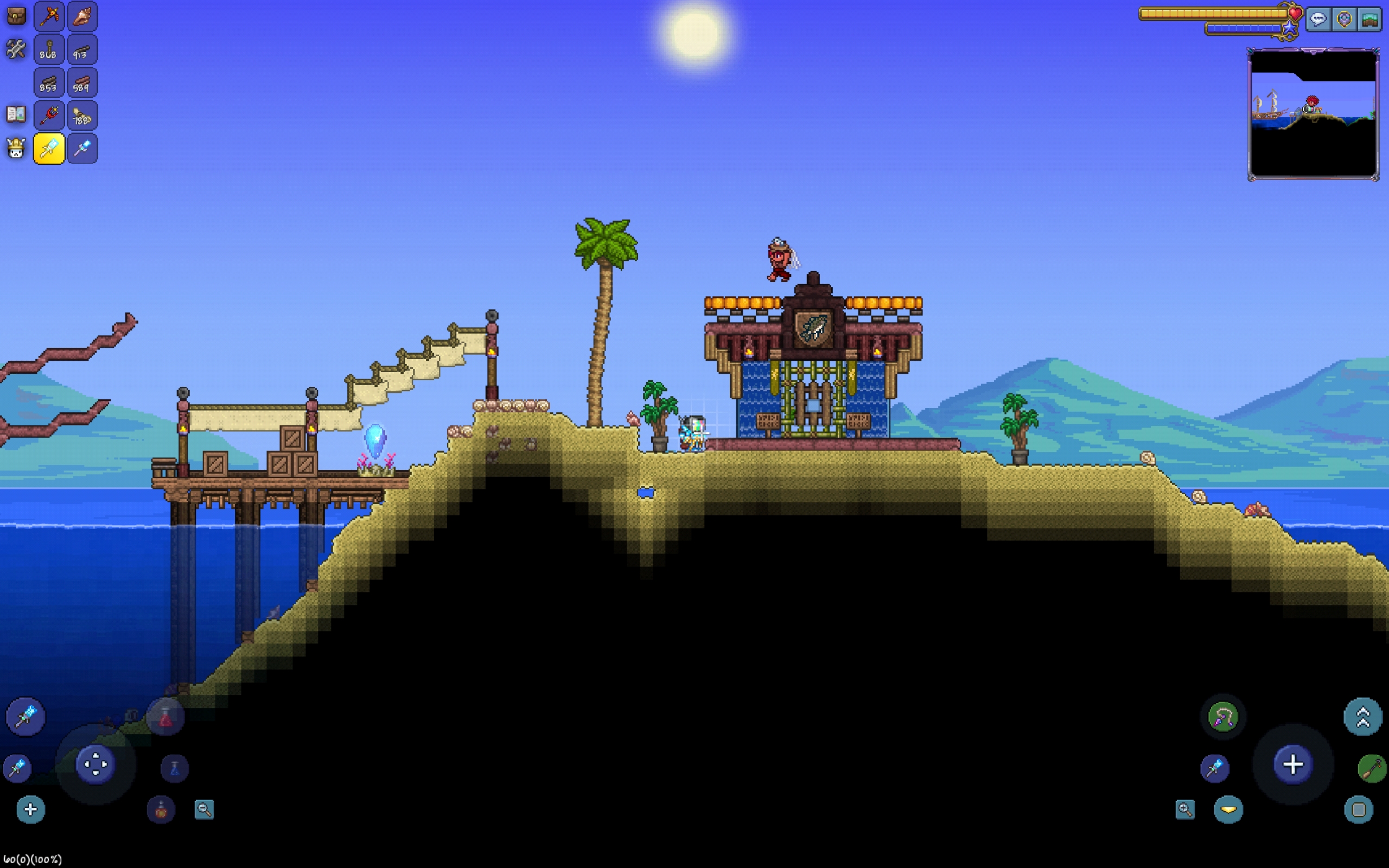Select the 589 reddish wood stack slot
The height and width of the screenshot is (868, 1389).
[82, 83]
